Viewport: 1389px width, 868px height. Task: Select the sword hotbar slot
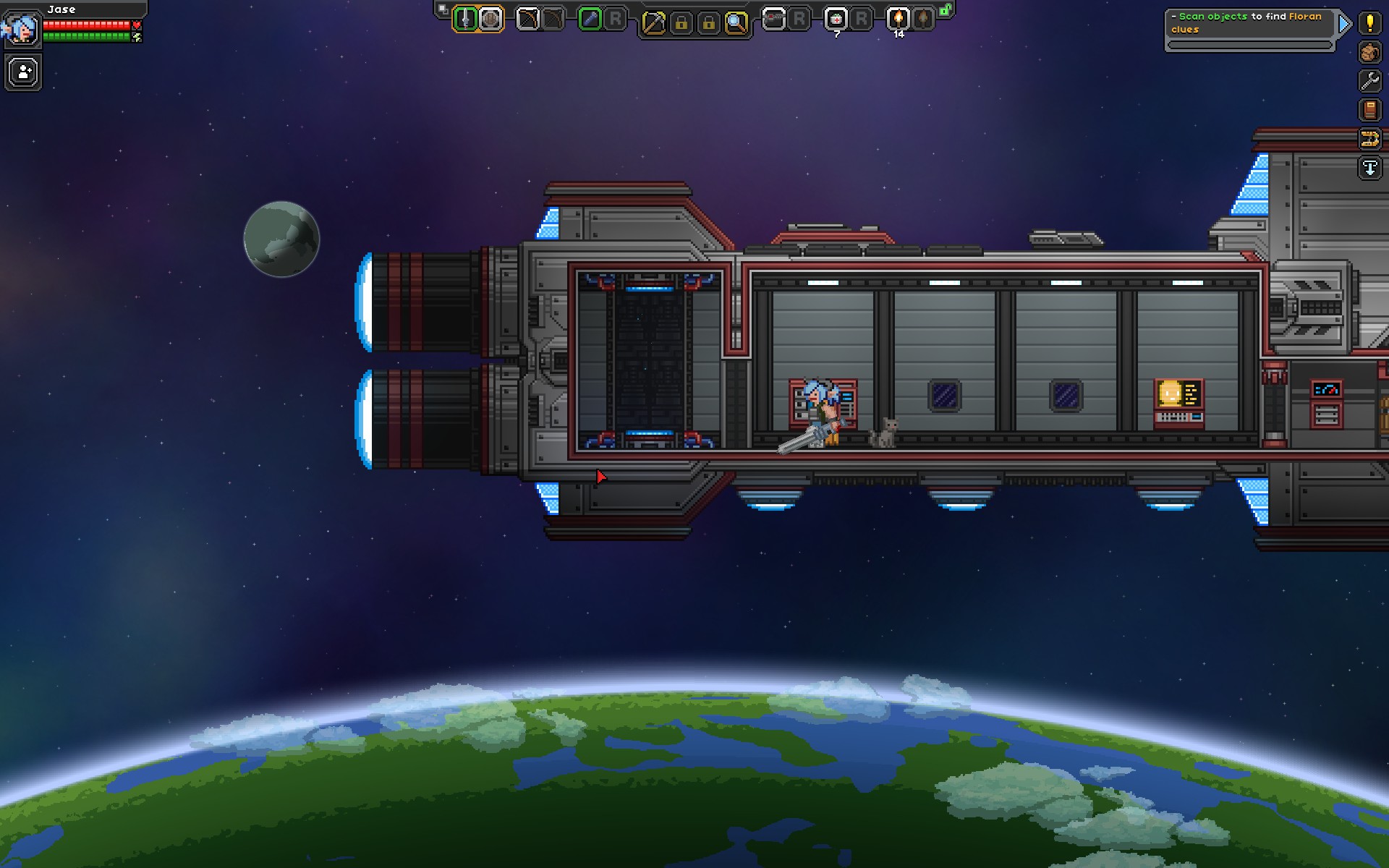(x=465, y=20)
